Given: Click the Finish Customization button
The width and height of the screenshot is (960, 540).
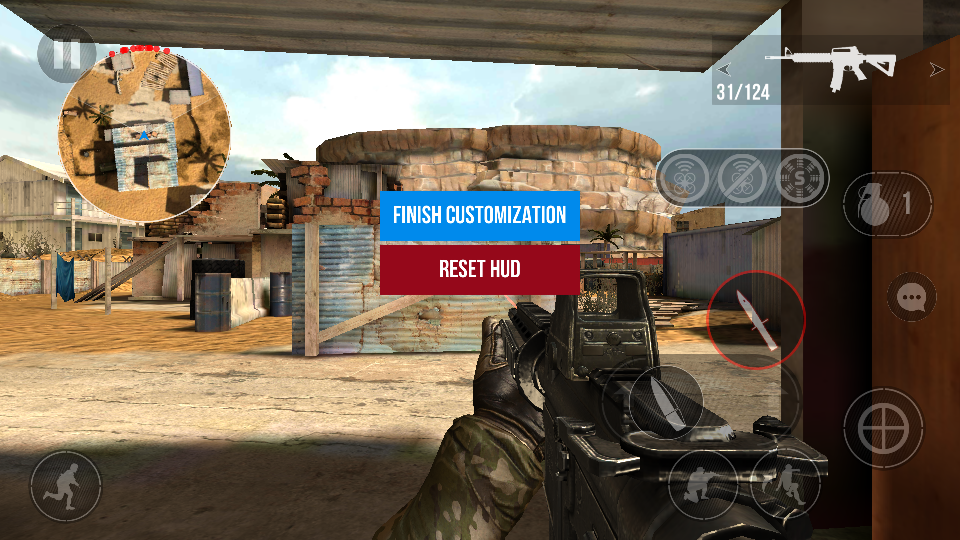Looking at the screenshot, I should pyautogui.click(x=480, y=215).
